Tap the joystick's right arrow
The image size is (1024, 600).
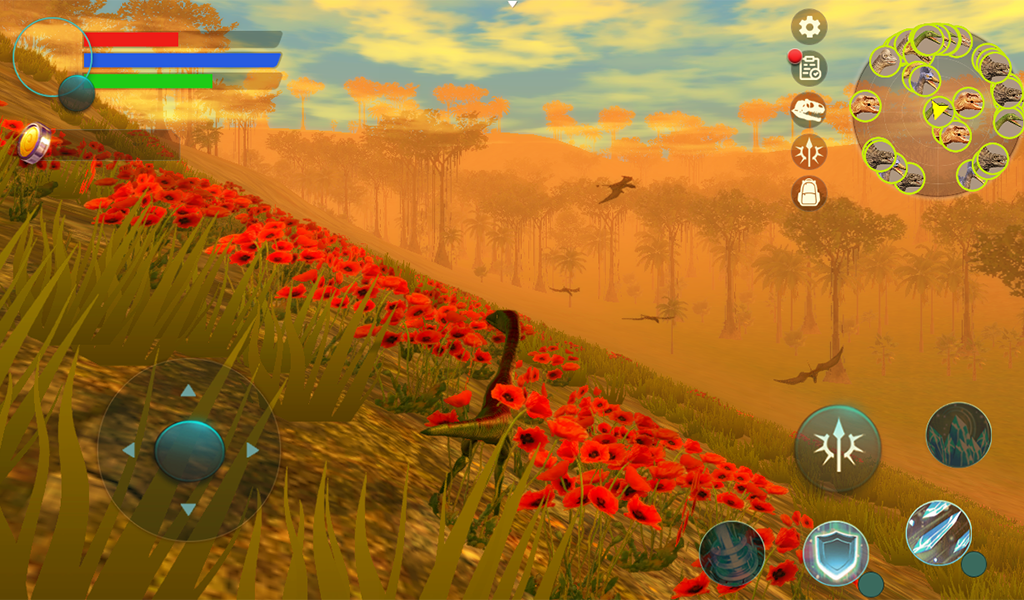click(252, 450)
